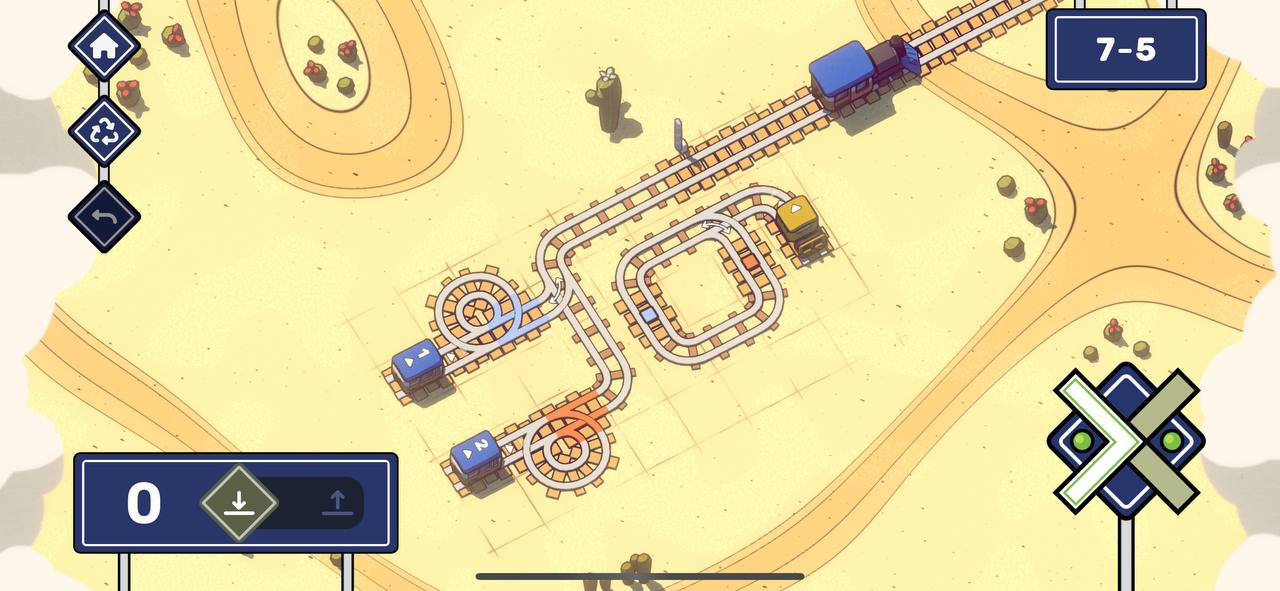
Task: Undo the last move
Action: (x=104, y=216)
